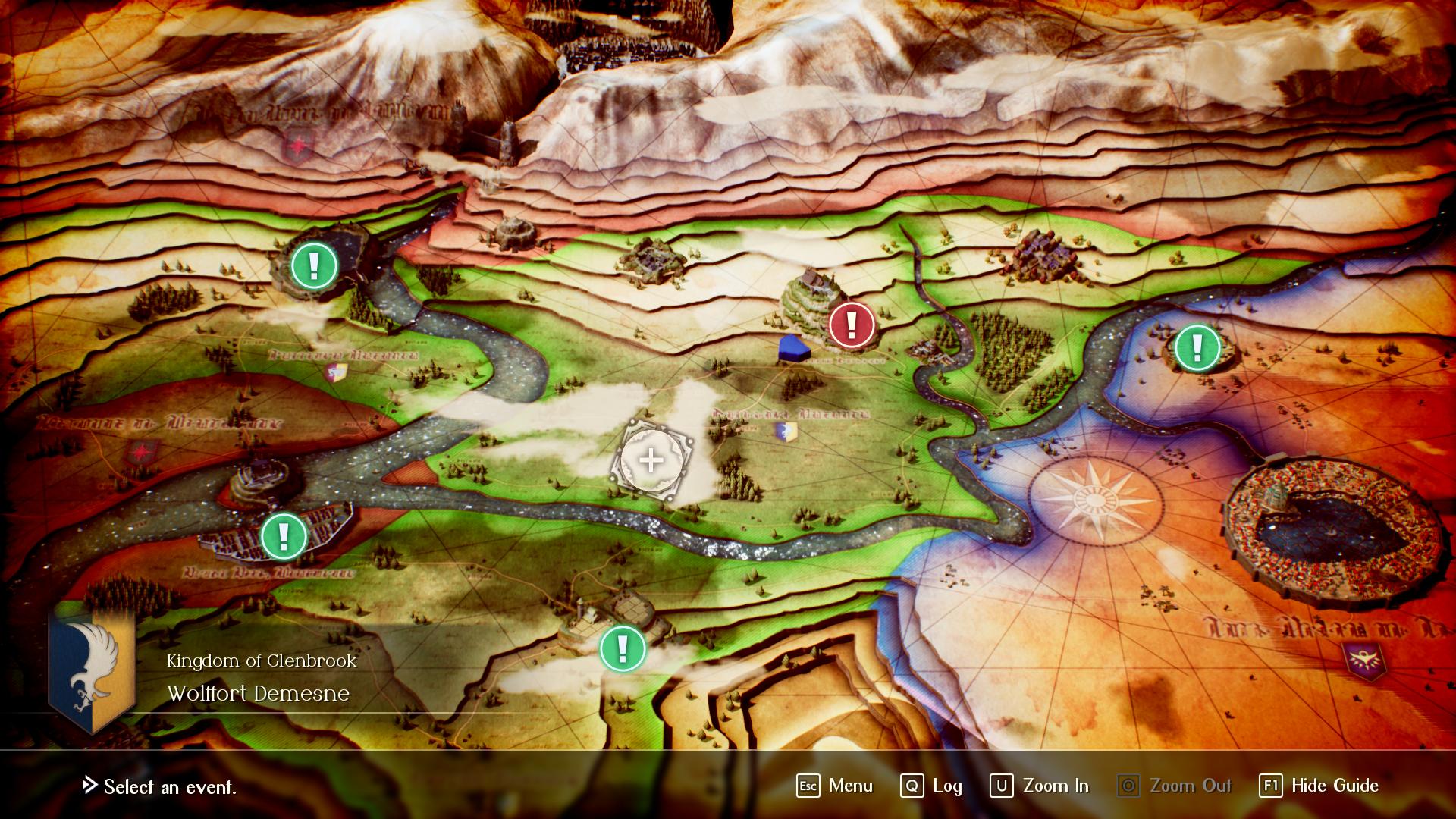Pick the green event marker at the southern farm village
1456x819 pixels.
tap(623, 648)
